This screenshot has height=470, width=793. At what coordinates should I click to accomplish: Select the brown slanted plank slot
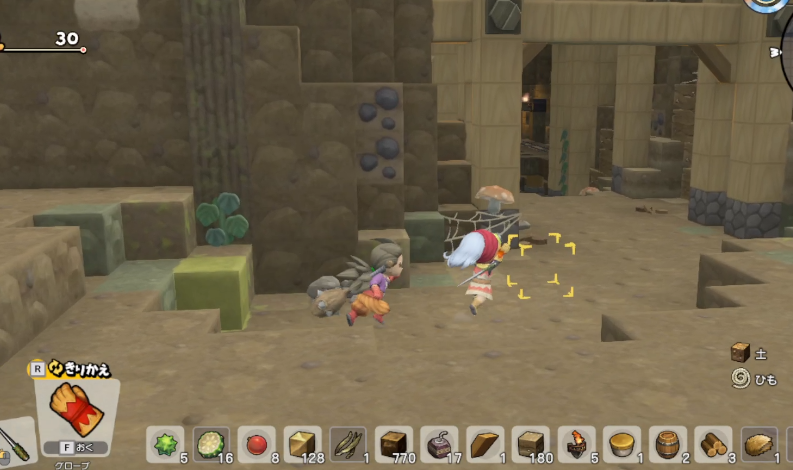point(486,445)
